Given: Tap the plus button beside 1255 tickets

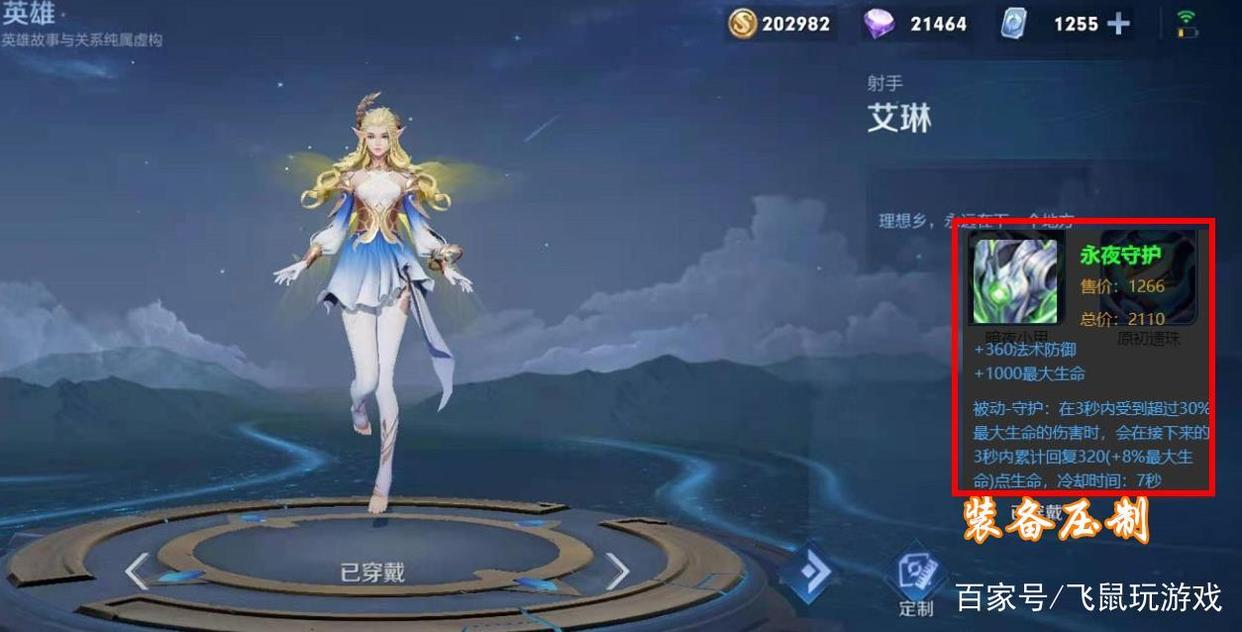Looking at the screenshot, I should 1119,24.
